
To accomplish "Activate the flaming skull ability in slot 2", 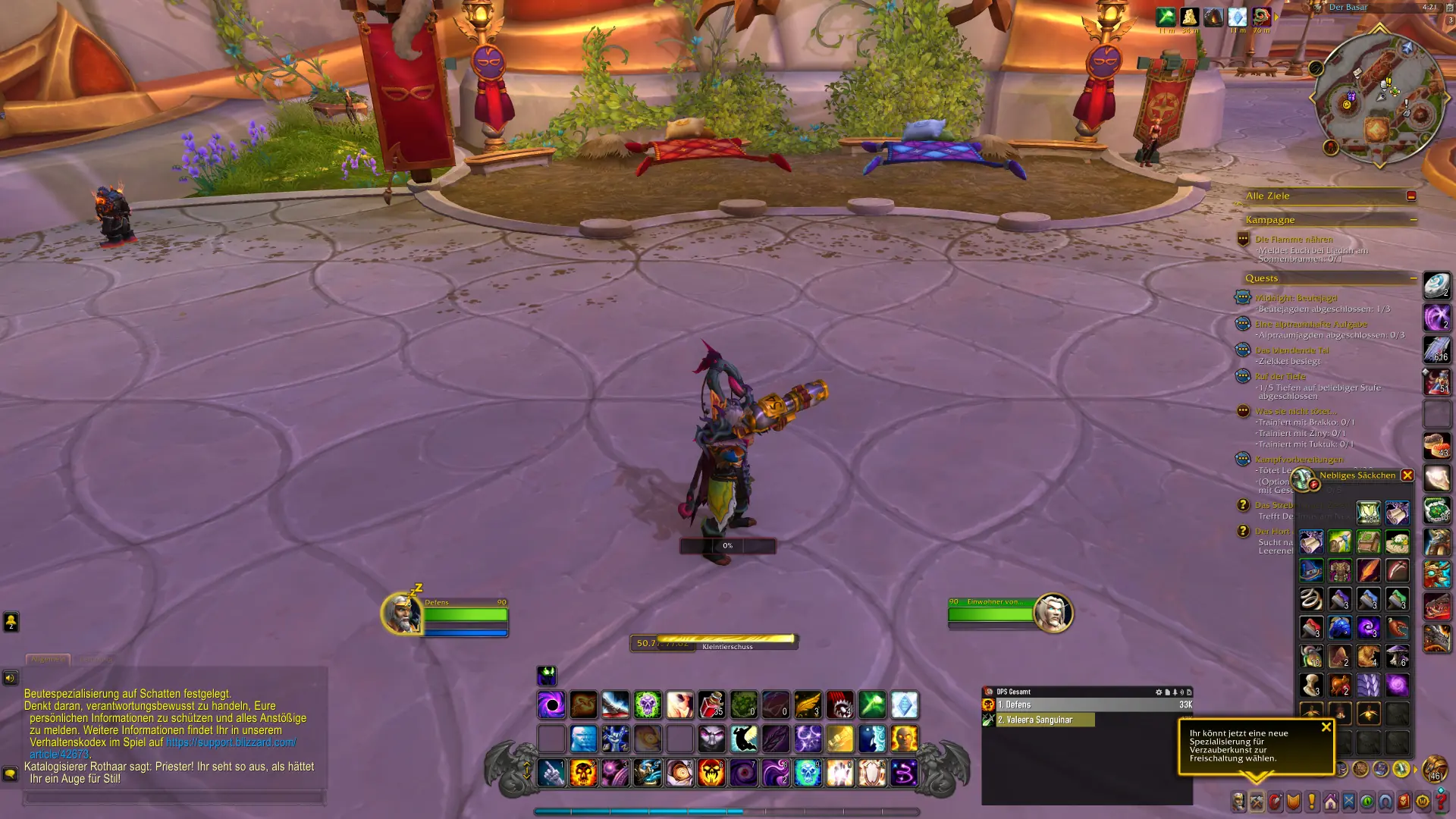I will pos(583,773).
